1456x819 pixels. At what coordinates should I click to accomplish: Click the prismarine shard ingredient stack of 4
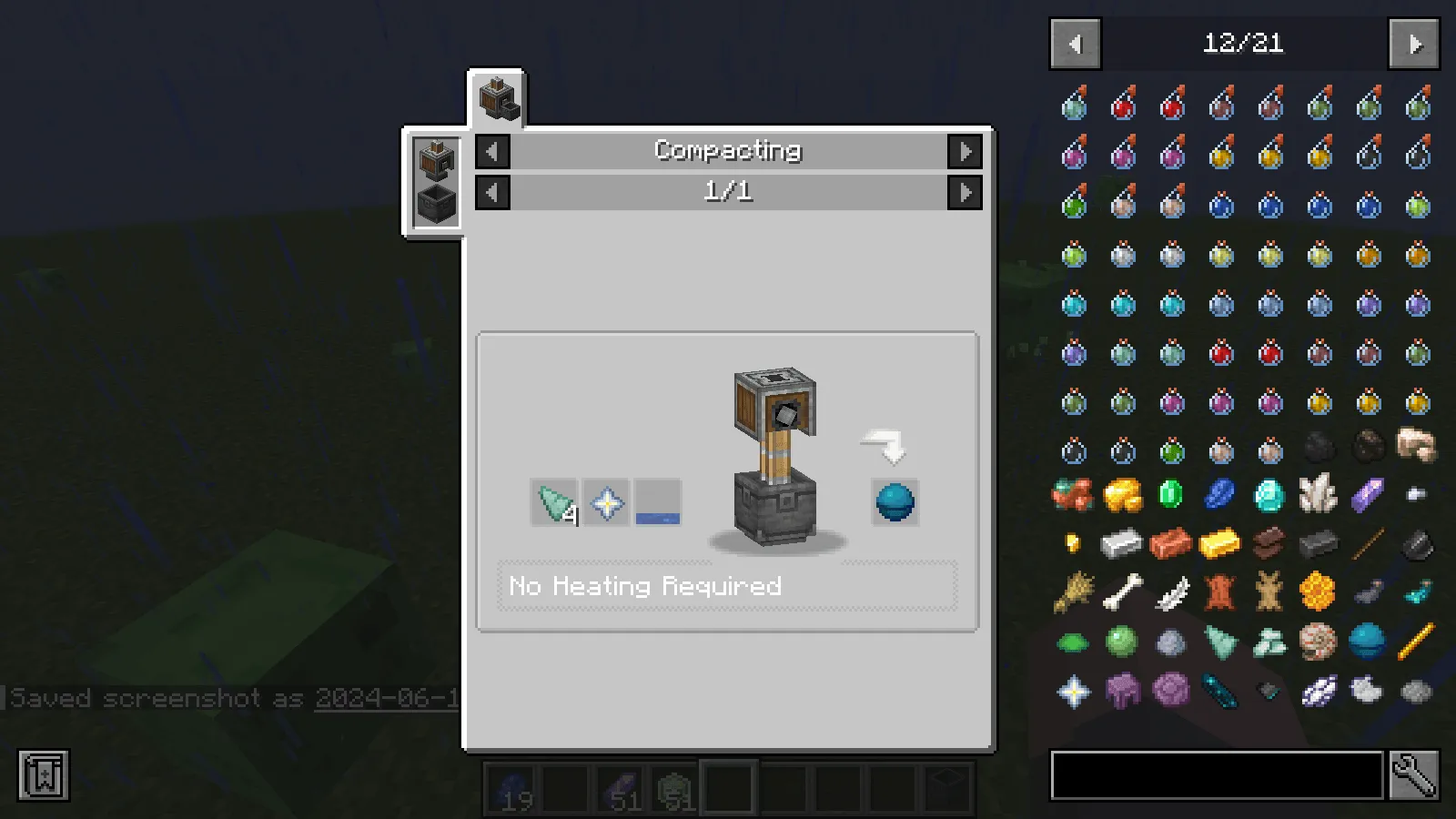click(553, 500)
